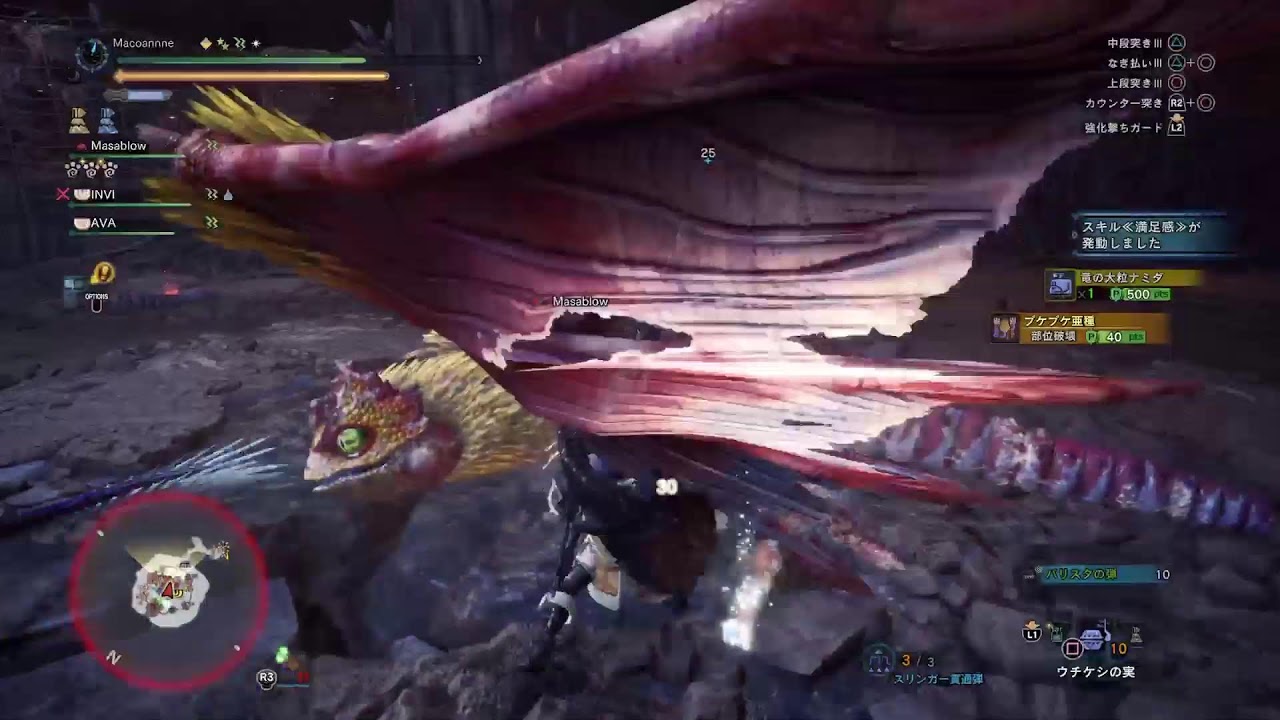Open the yellow exclamation notification icon
This screenshot has height=720, width=1280.
[x=101, y=273]
